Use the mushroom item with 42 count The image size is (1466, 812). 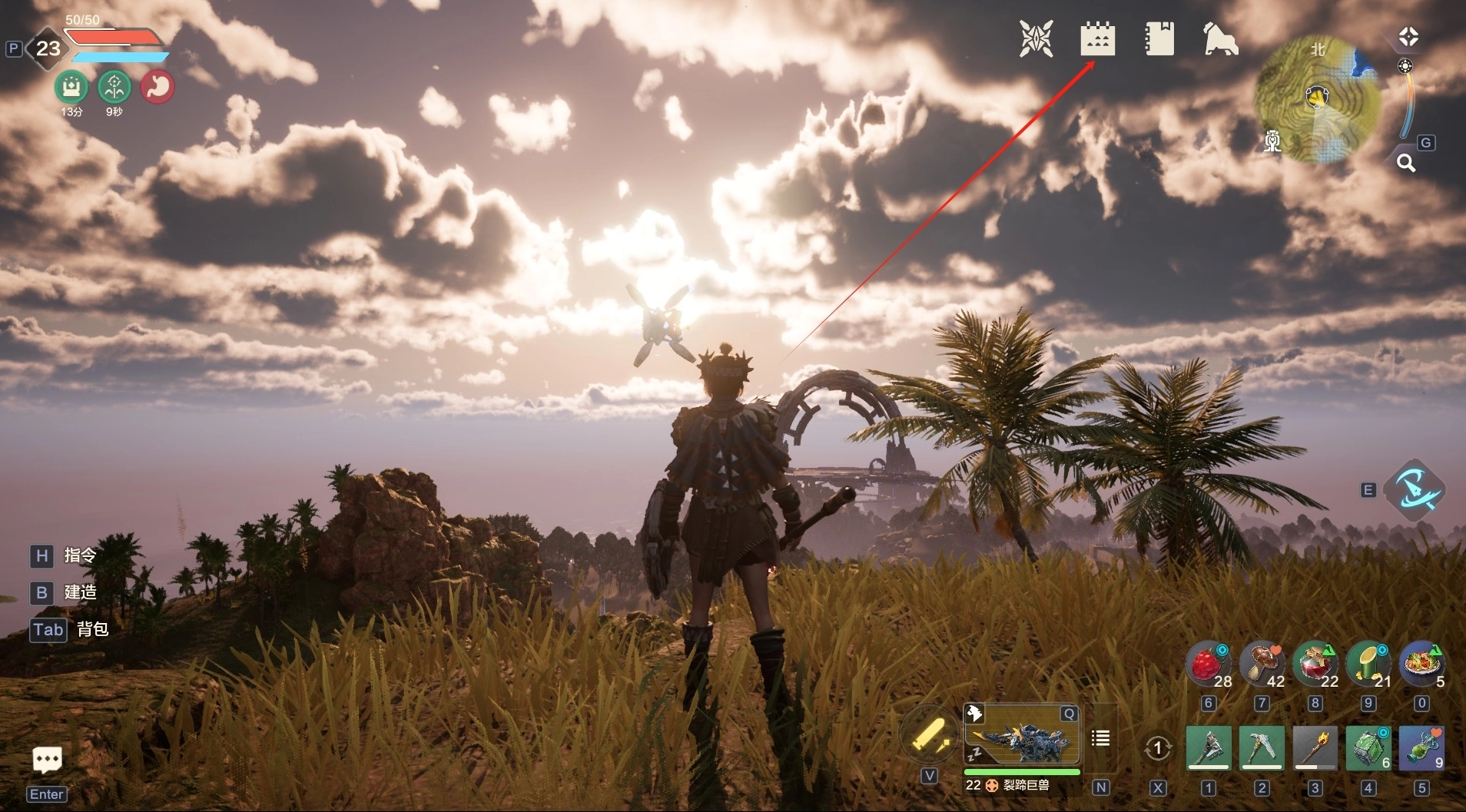[x=1262, y=664]
